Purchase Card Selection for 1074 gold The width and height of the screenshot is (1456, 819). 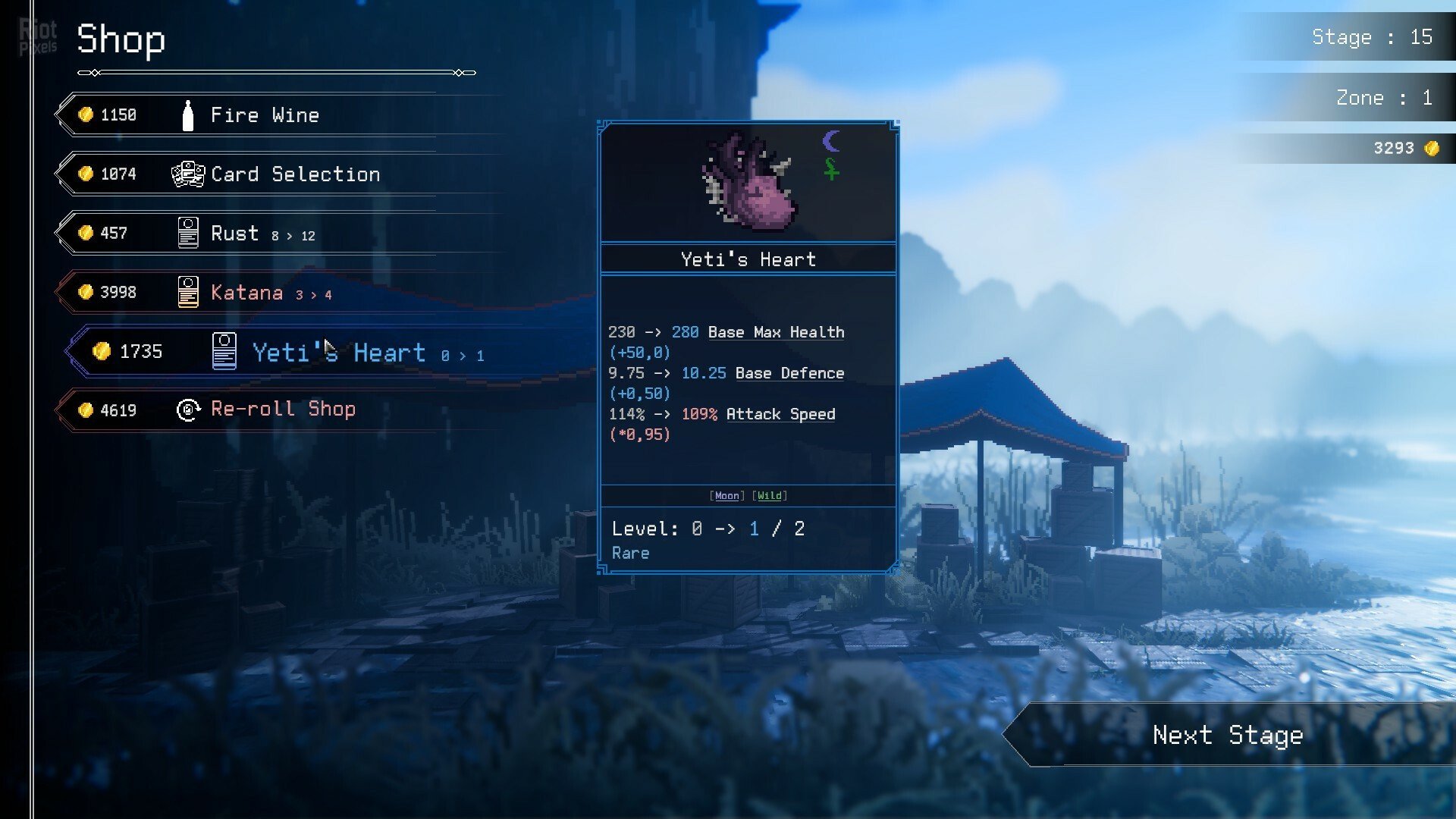coord(294,174)
